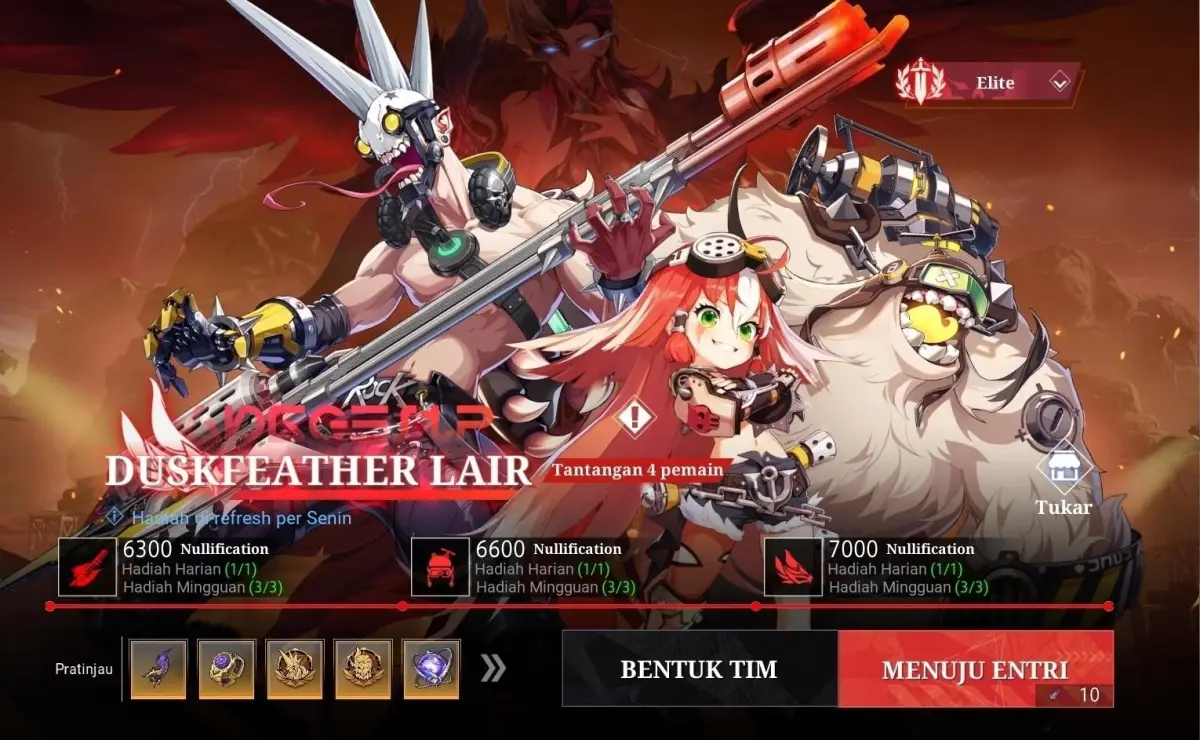Click the Bentuk Tim button
Viewport: 1200px width, 740px height.
coord(698,669)
